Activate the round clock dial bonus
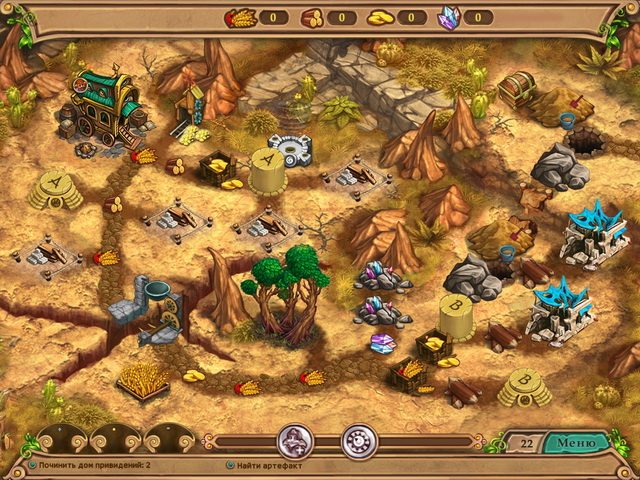Image resolution: width=640 pixels, height=480 pixels. [x=357, y=441]
